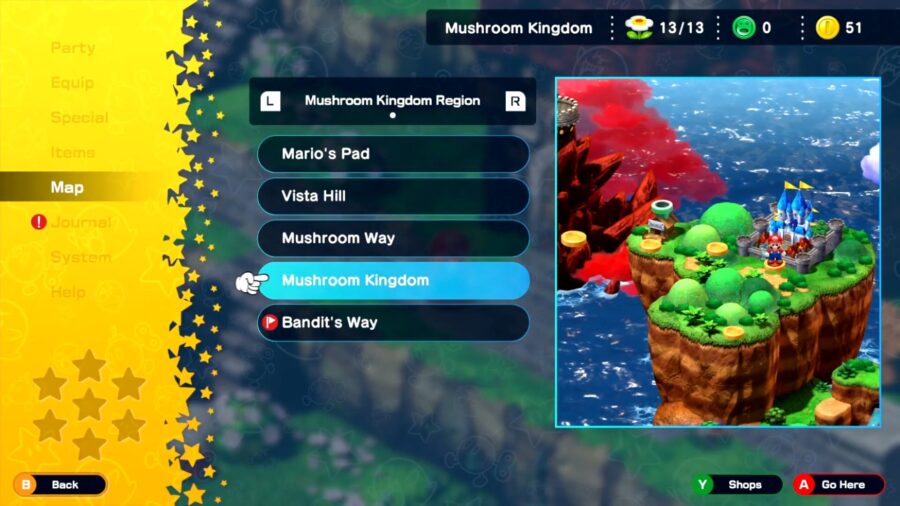
Task: Choose the highlighted Mushroom Kingdom location
Action: point(393,281)
